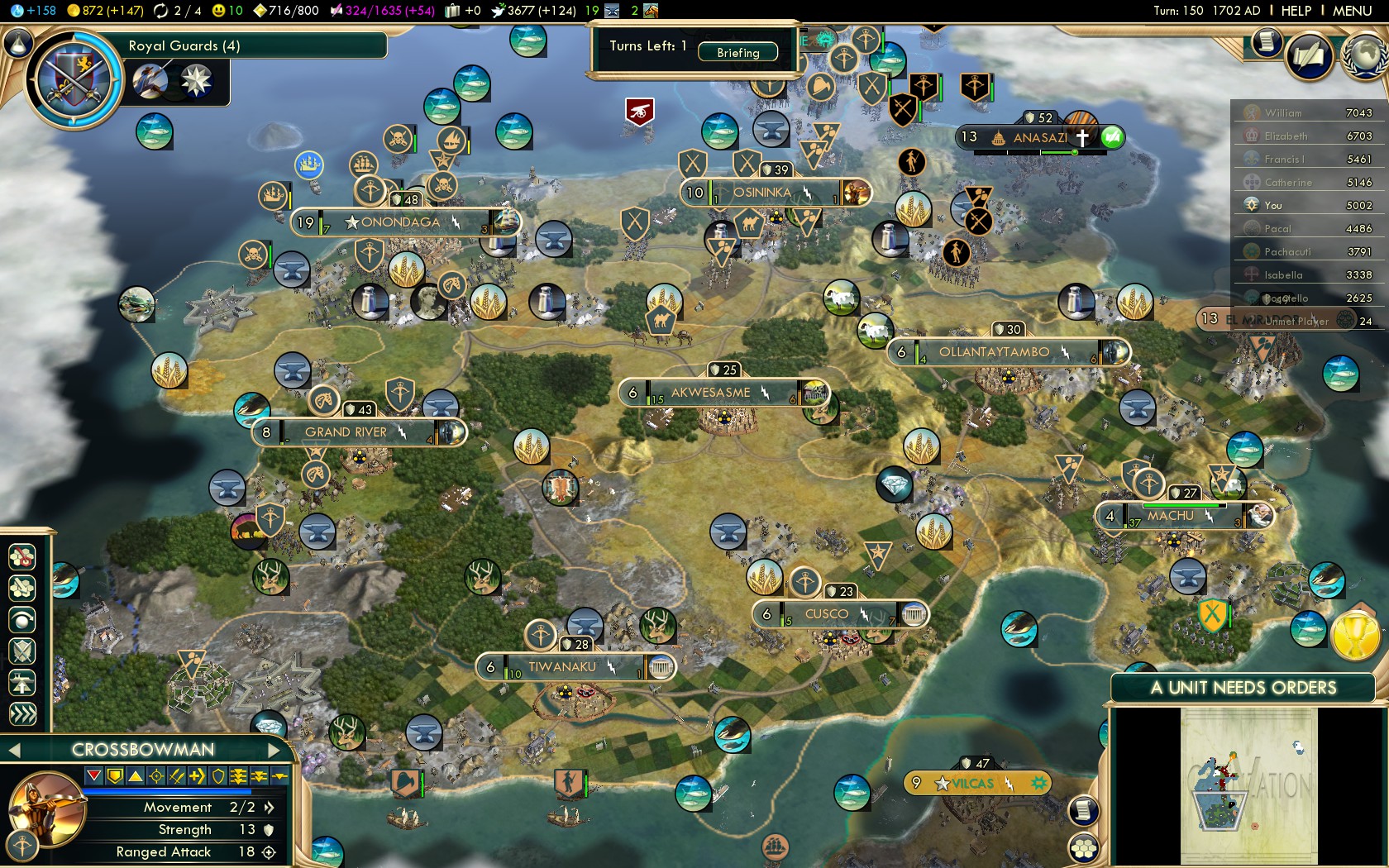Select previous unit with left arrow

[x=13, y=750]
